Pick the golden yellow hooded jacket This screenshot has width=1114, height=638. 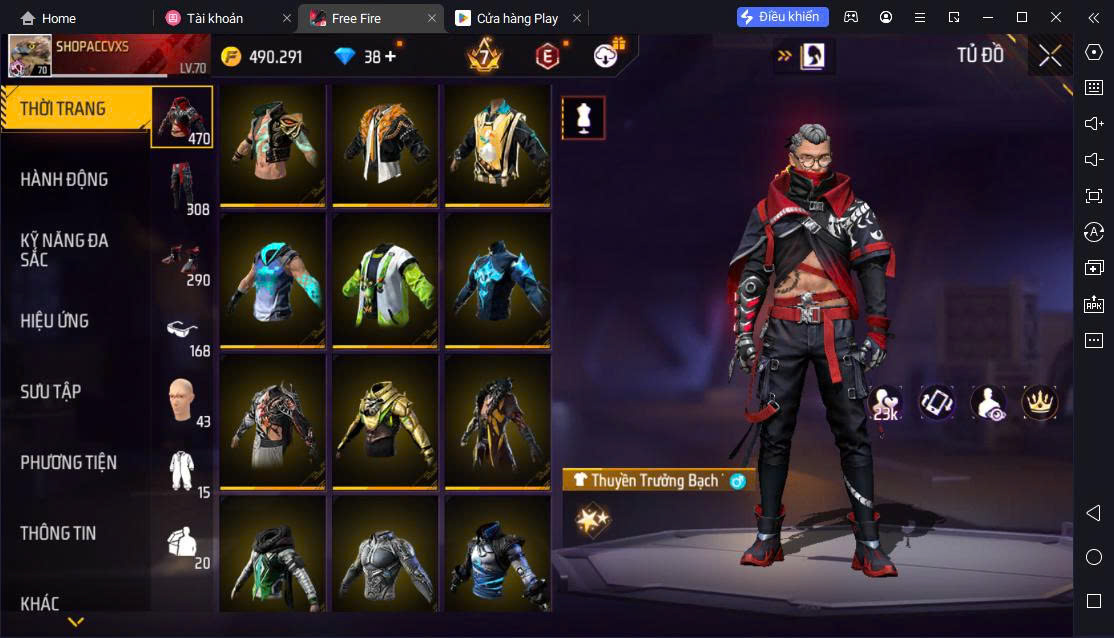pyautogui.click(x=385, y=422)
